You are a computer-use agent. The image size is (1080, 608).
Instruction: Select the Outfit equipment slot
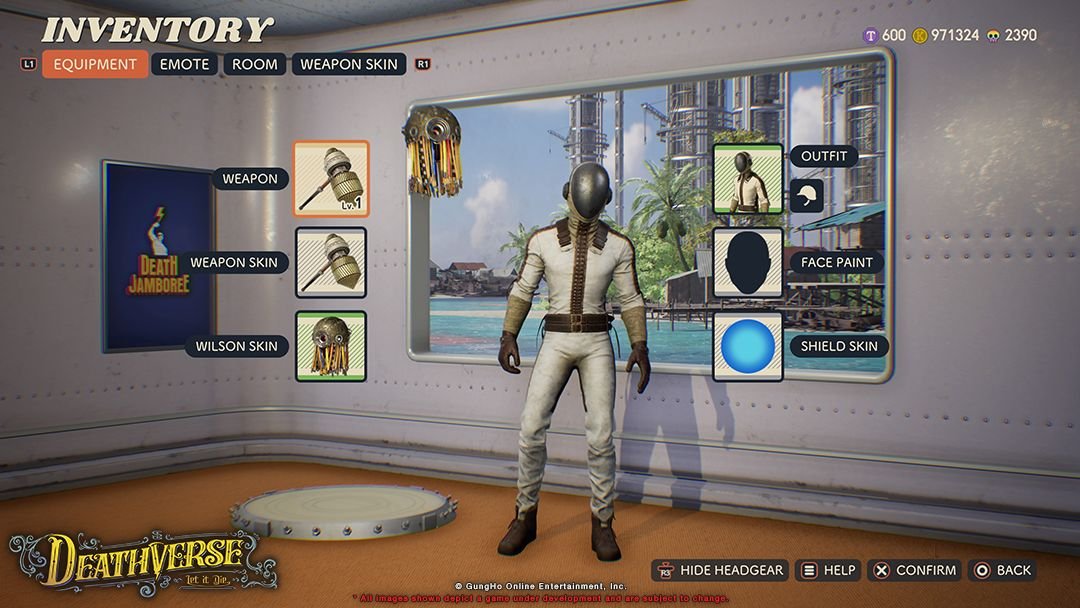pos(748,179)
